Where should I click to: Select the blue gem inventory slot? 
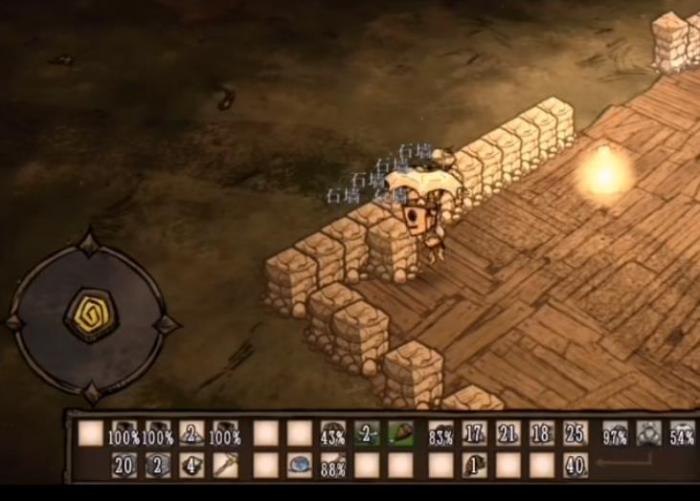click(x=299, y=465)
